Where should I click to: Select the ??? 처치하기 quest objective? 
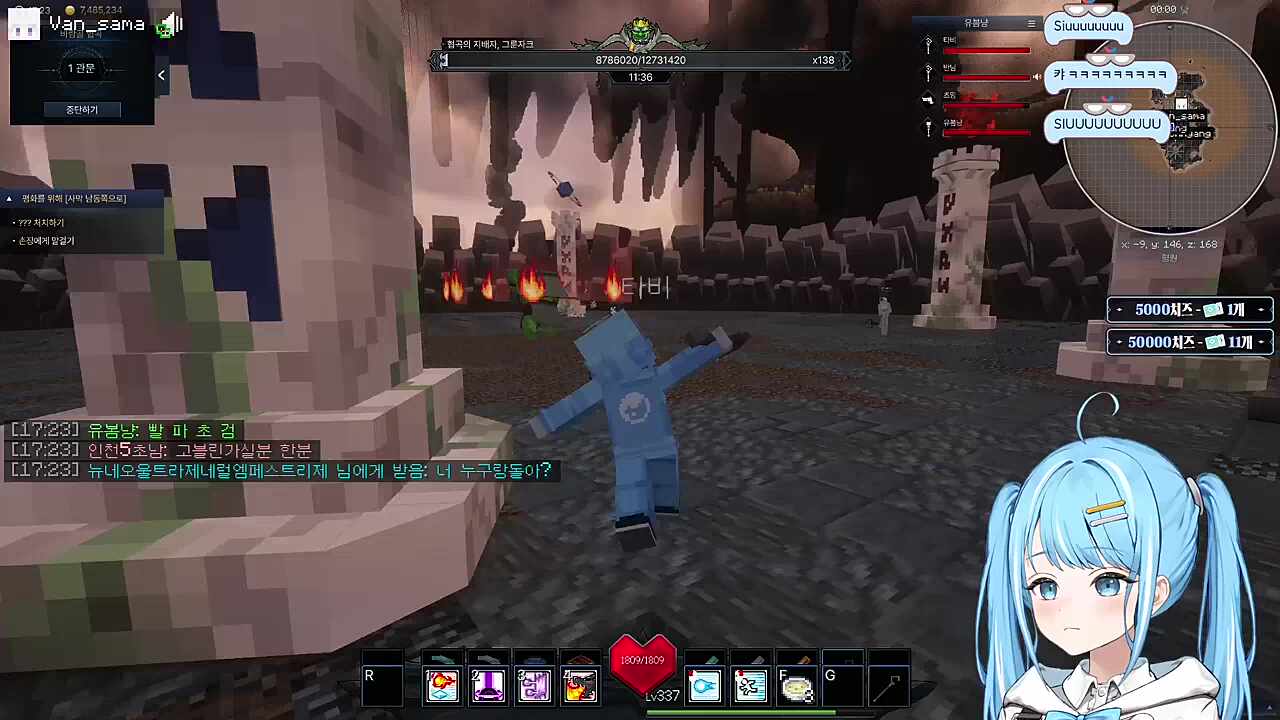click(x=41, y=222)
